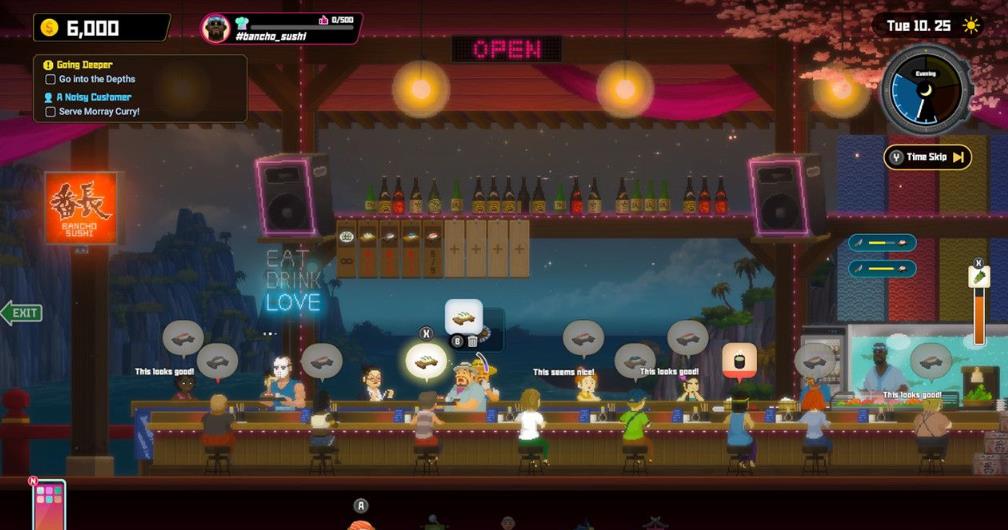Select the infinity-marked first menu board slot
This screenshot has width=1008, height=530.
point(347,248)
